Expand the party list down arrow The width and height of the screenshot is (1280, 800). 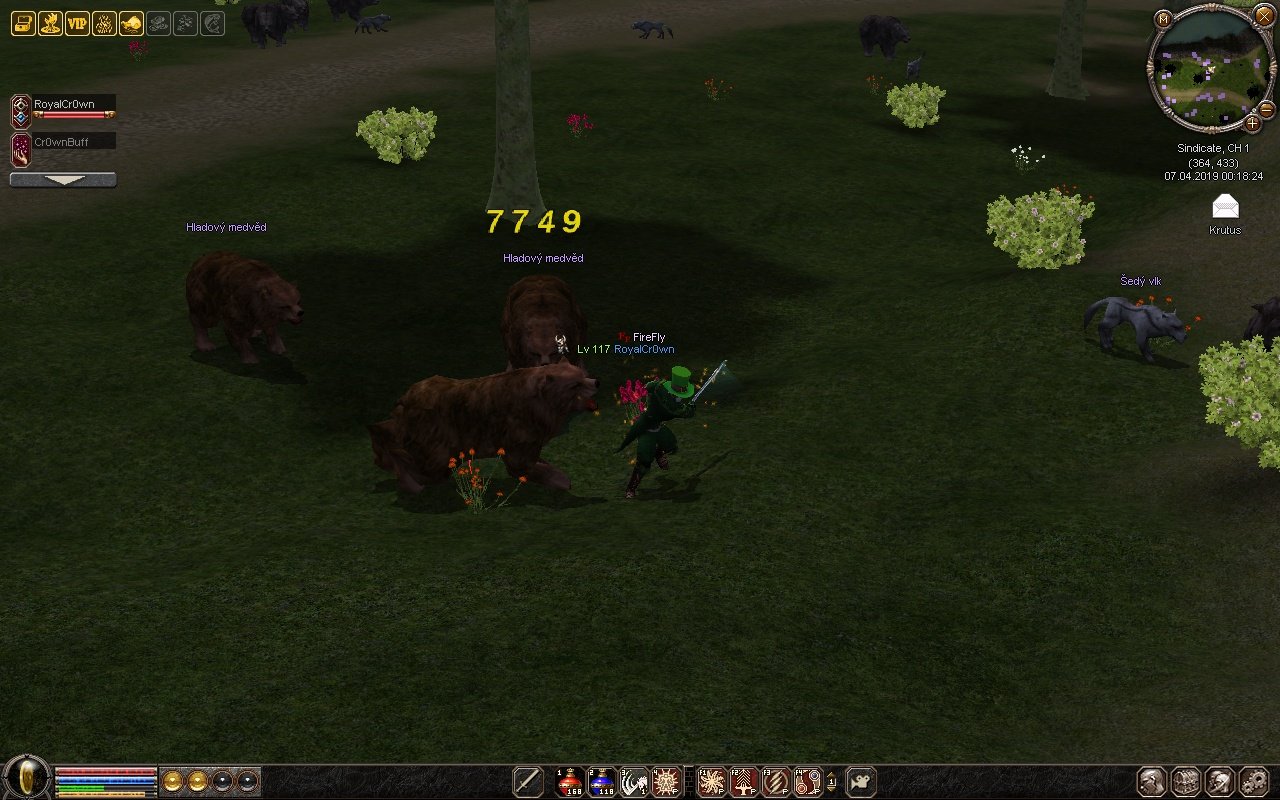click(62, 180)
